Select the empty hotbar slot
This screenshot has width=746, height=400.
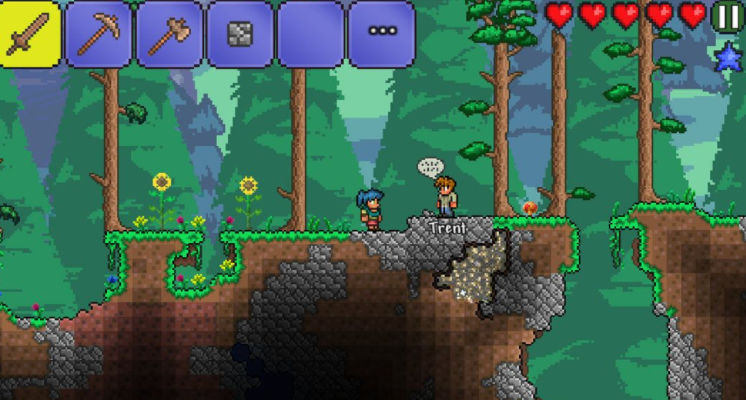pos(311,34)
